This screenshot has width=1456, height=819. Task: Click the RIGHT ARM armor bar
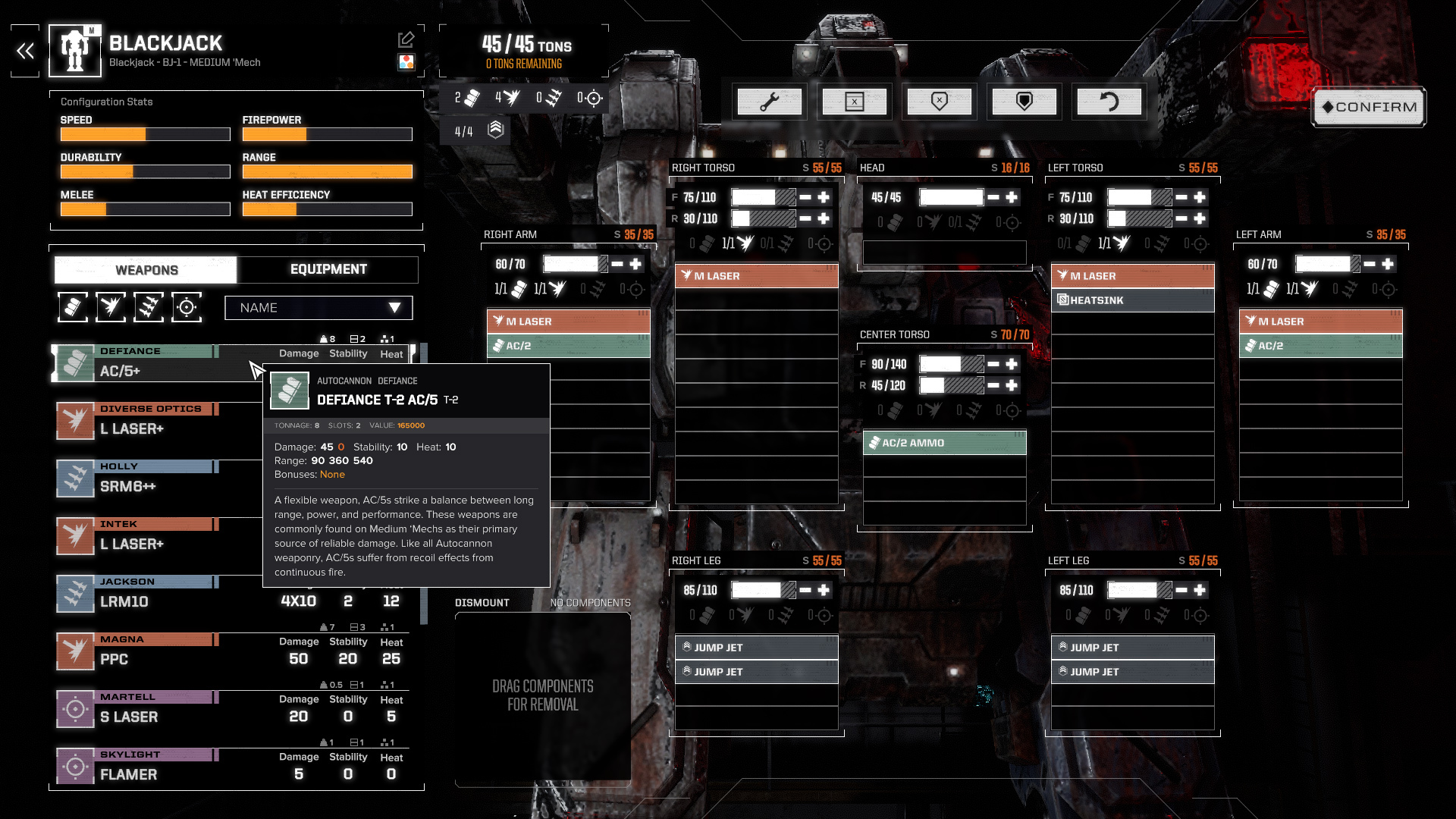click(x=575, y=264)
